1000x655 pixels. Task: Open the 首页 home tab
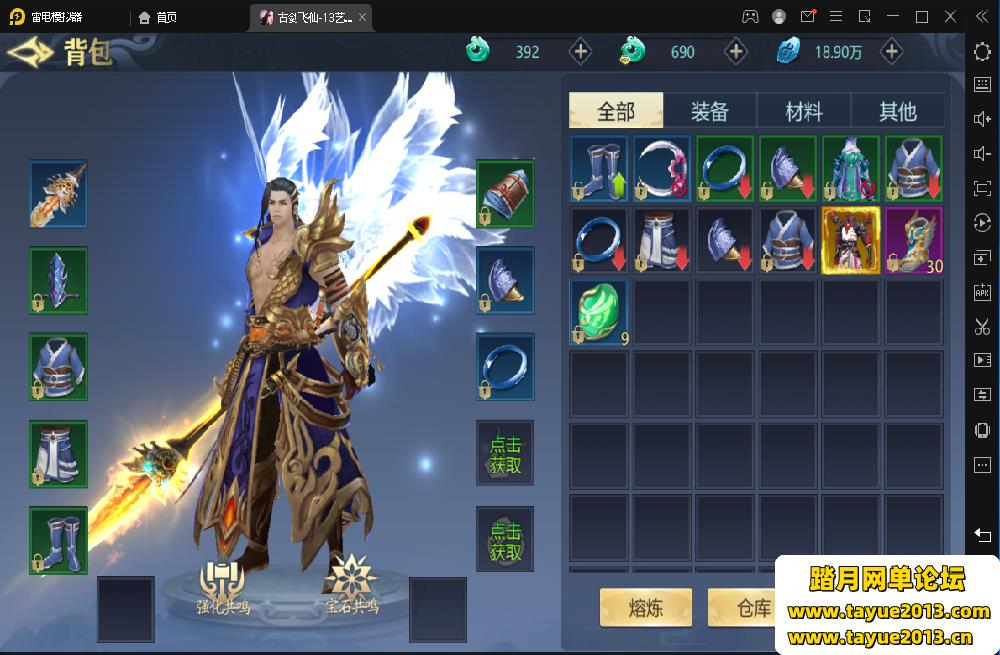[158, 17]
